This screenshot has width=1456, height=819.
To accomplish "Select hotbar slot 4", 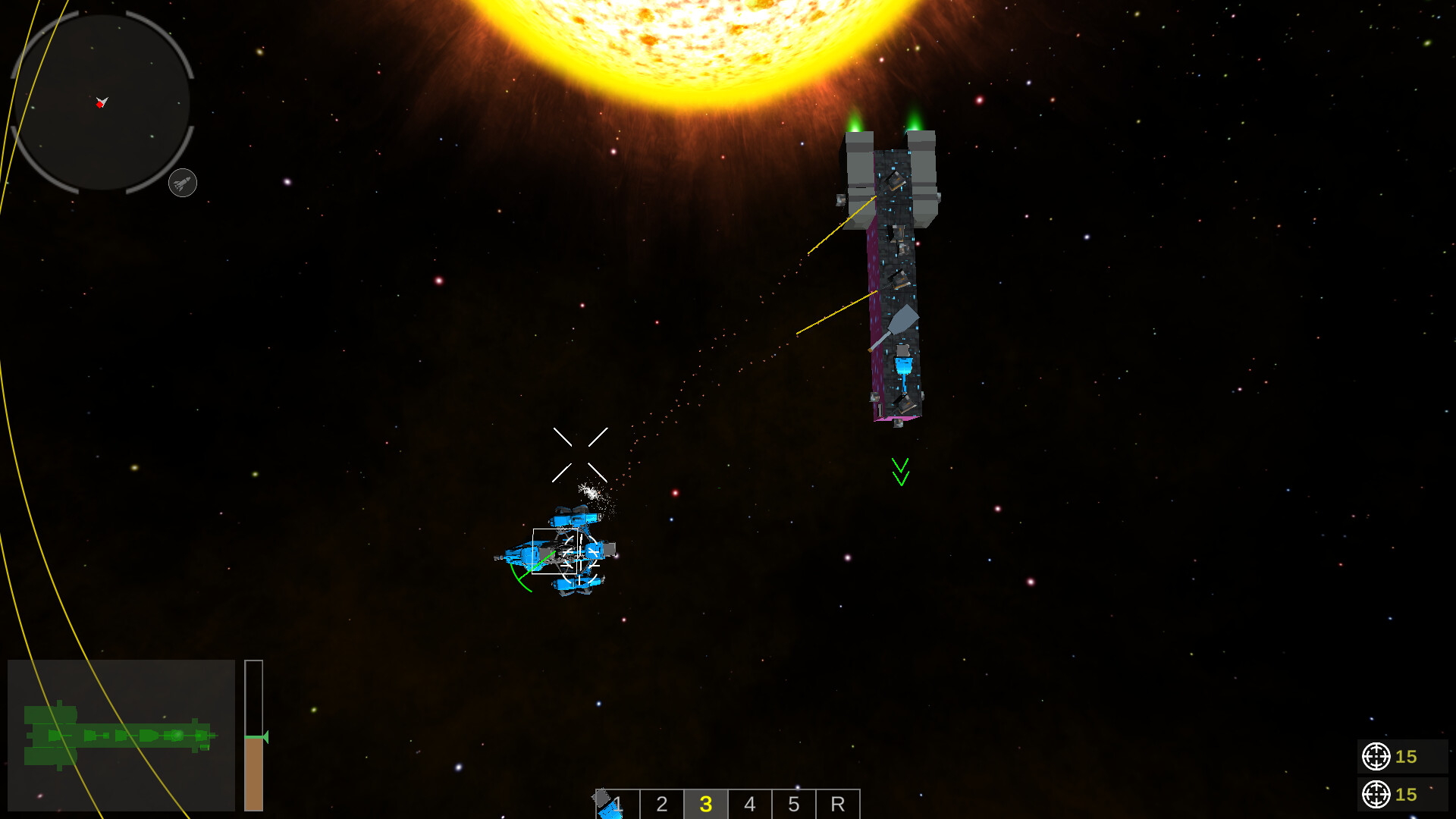I will pos(749,805).
